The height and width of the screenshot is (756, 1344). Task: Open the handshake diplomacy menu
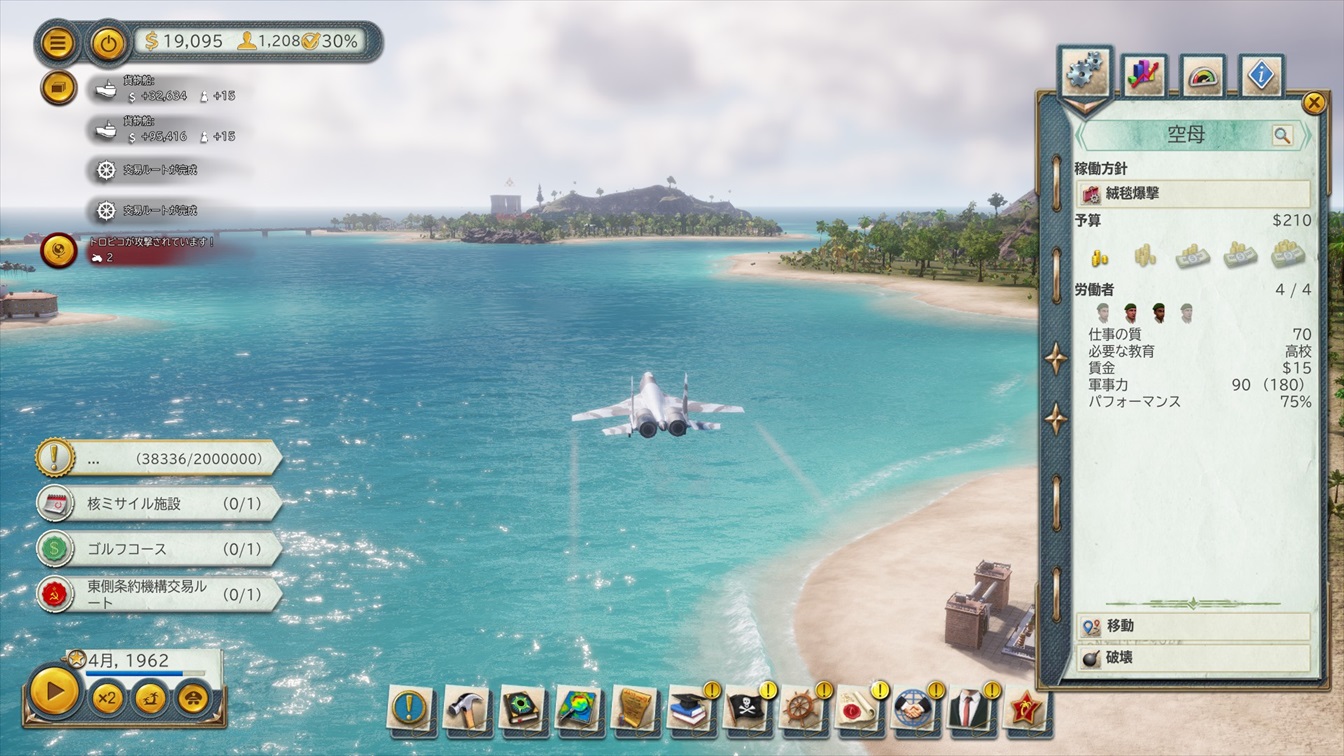click(x=913, y=708)
